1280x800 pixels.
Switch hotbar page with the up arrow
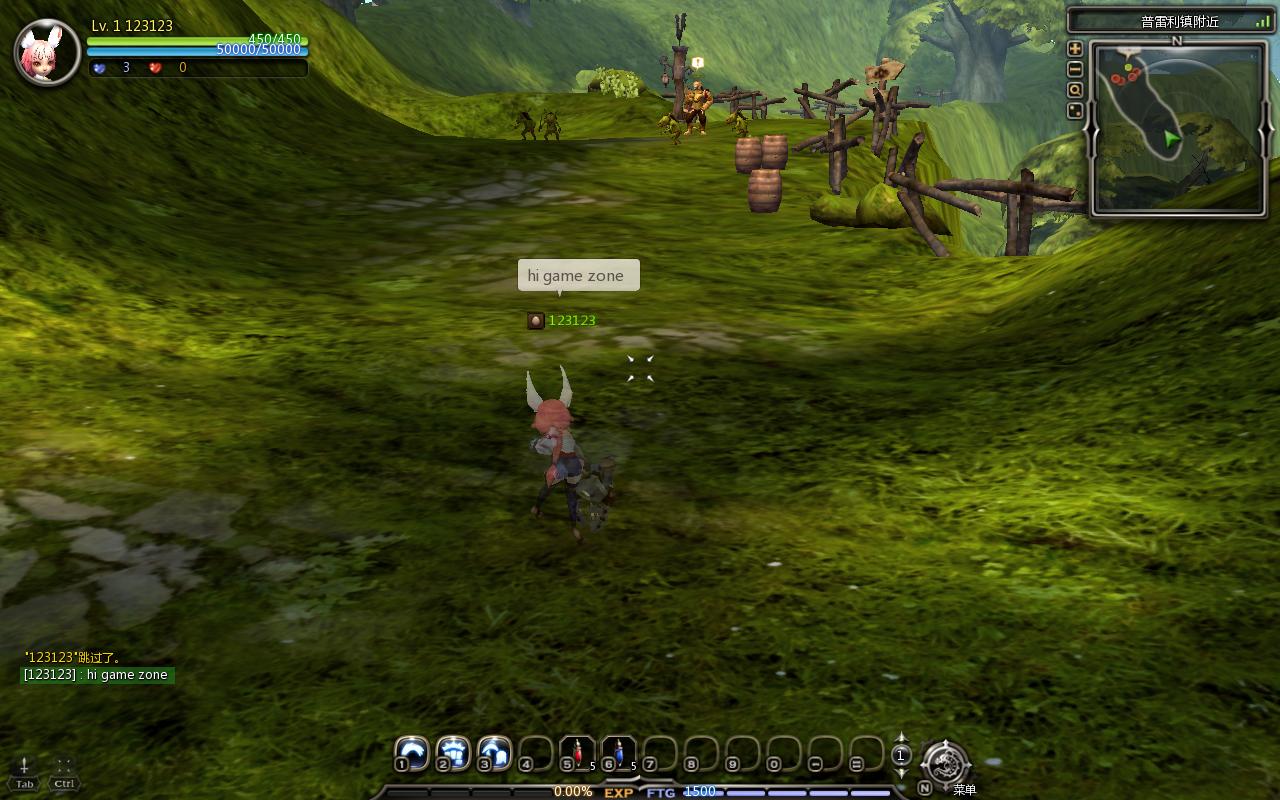click(901, 738)
